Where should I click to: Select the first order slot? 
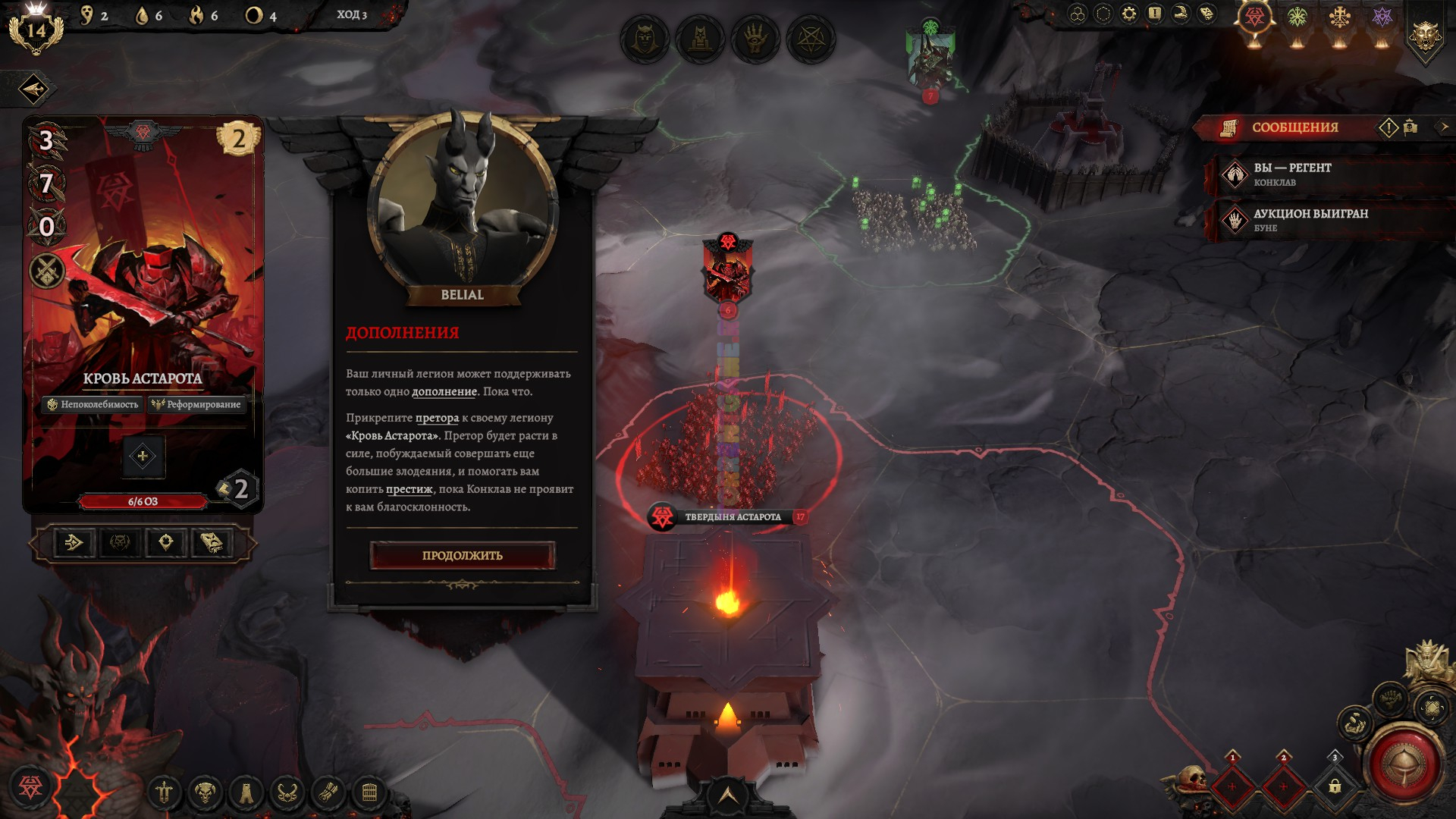click(1232, 786)
